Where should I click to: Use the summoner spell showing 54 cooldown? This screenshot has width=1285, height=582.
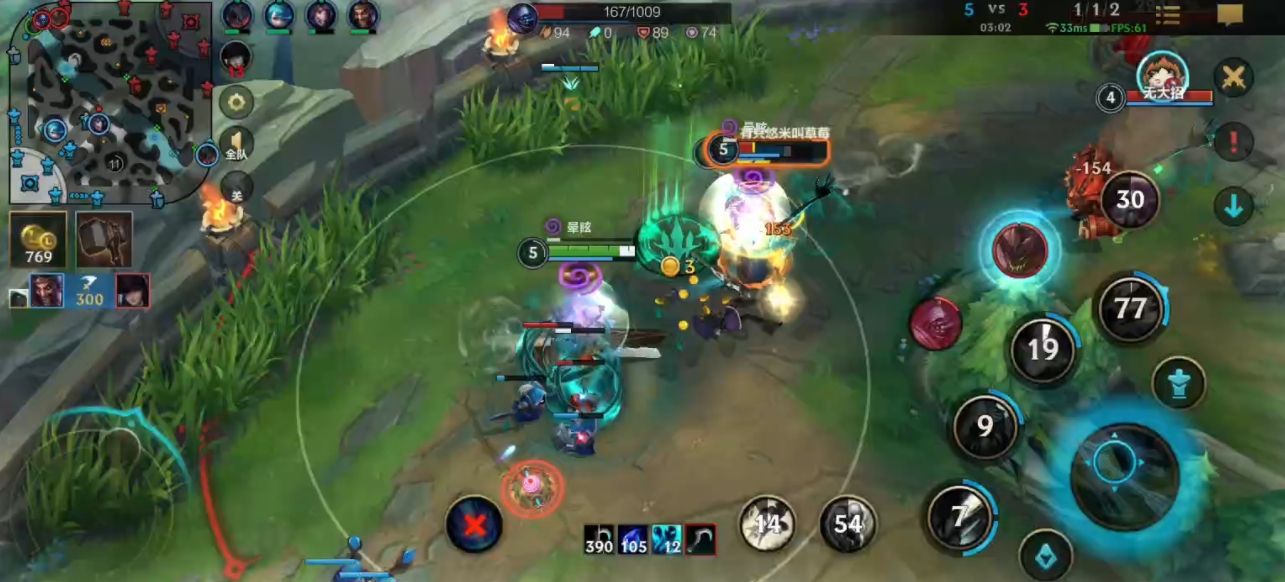pyautogui.click(x=848, y=524)
